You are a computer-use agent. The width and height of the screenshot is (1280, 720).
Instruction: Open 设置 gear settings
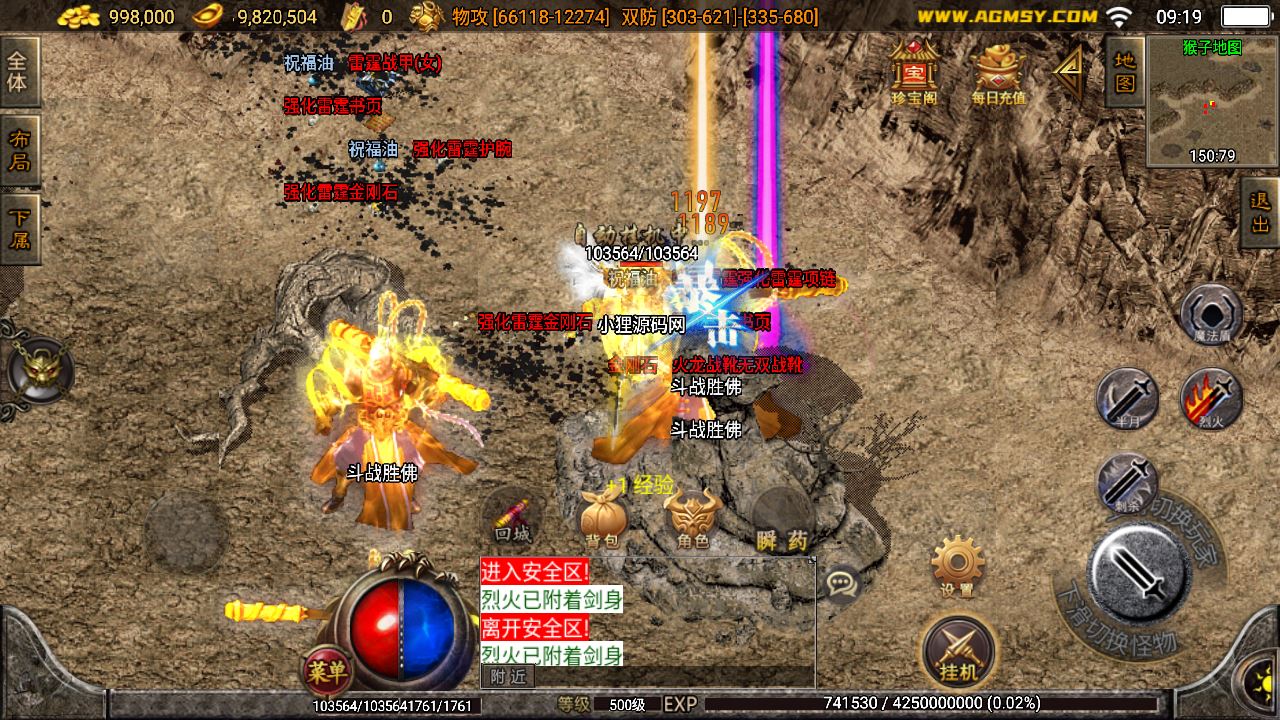pyautogui.click(x=957, y=565)
